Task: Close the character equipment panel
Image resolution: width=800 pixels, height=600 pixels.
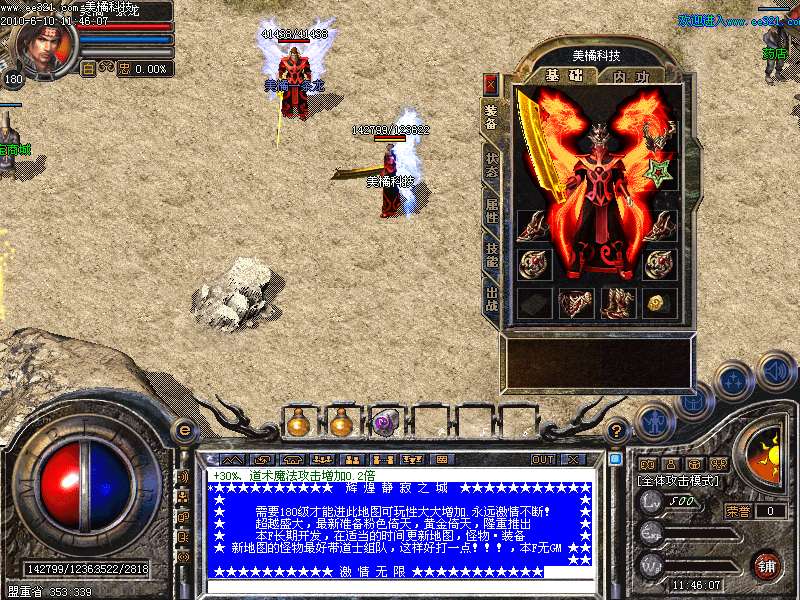Action: click(490, 83)
